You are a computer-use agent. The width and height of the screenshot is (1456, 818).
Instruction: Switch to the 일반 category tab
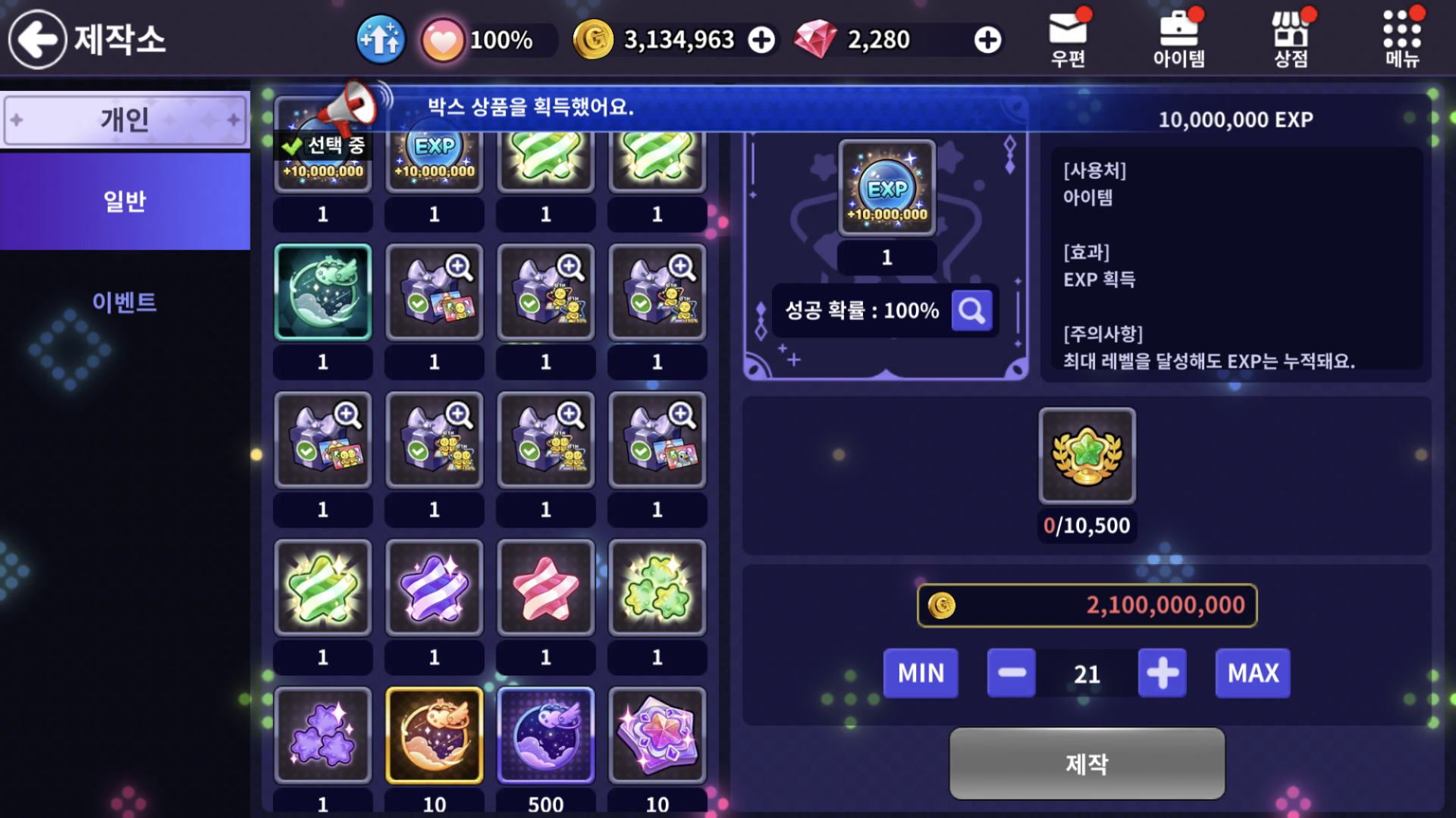pyautogui.click(x=125, y=201)
